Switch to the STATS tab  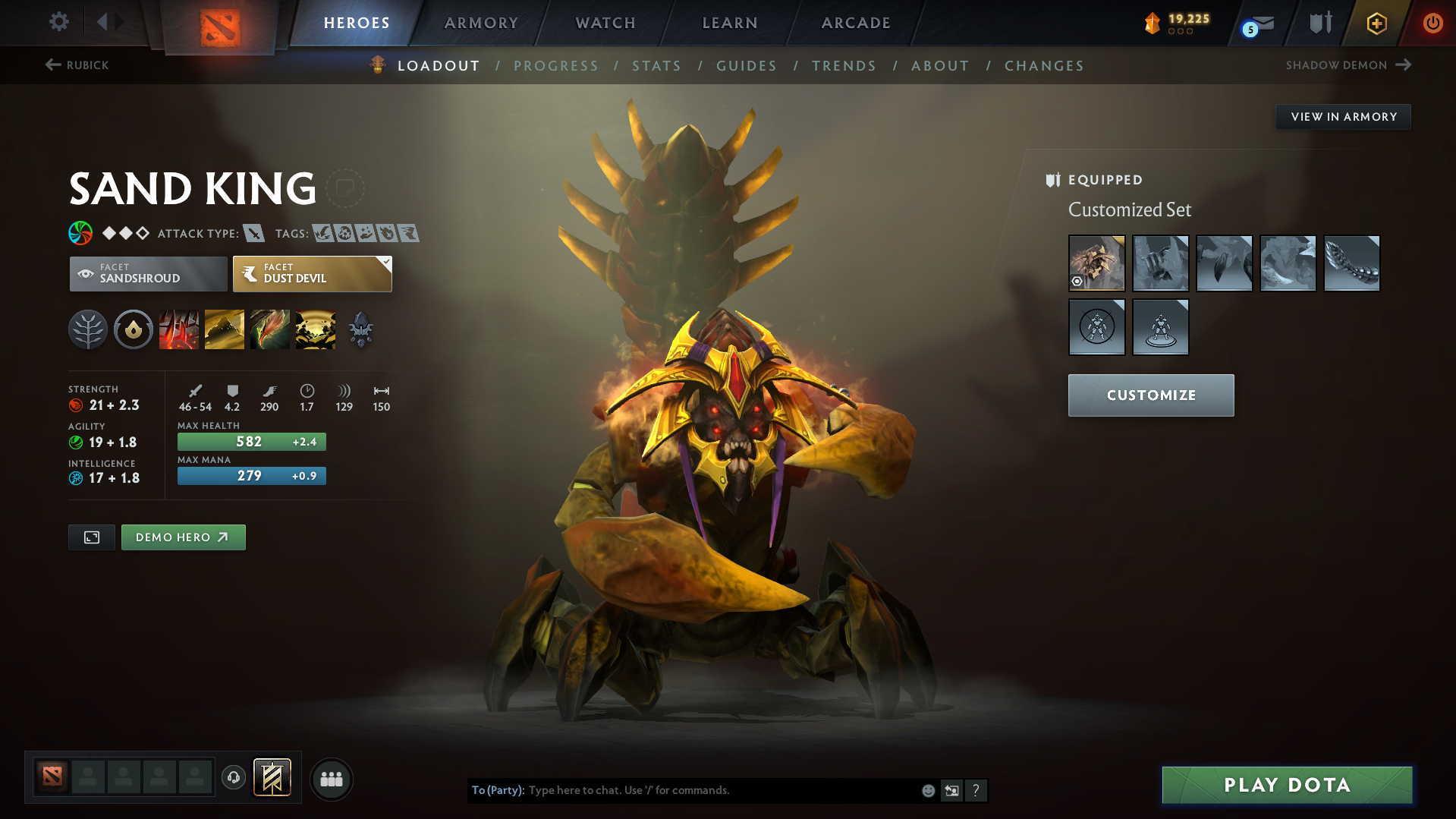click(x=656, y=66)
